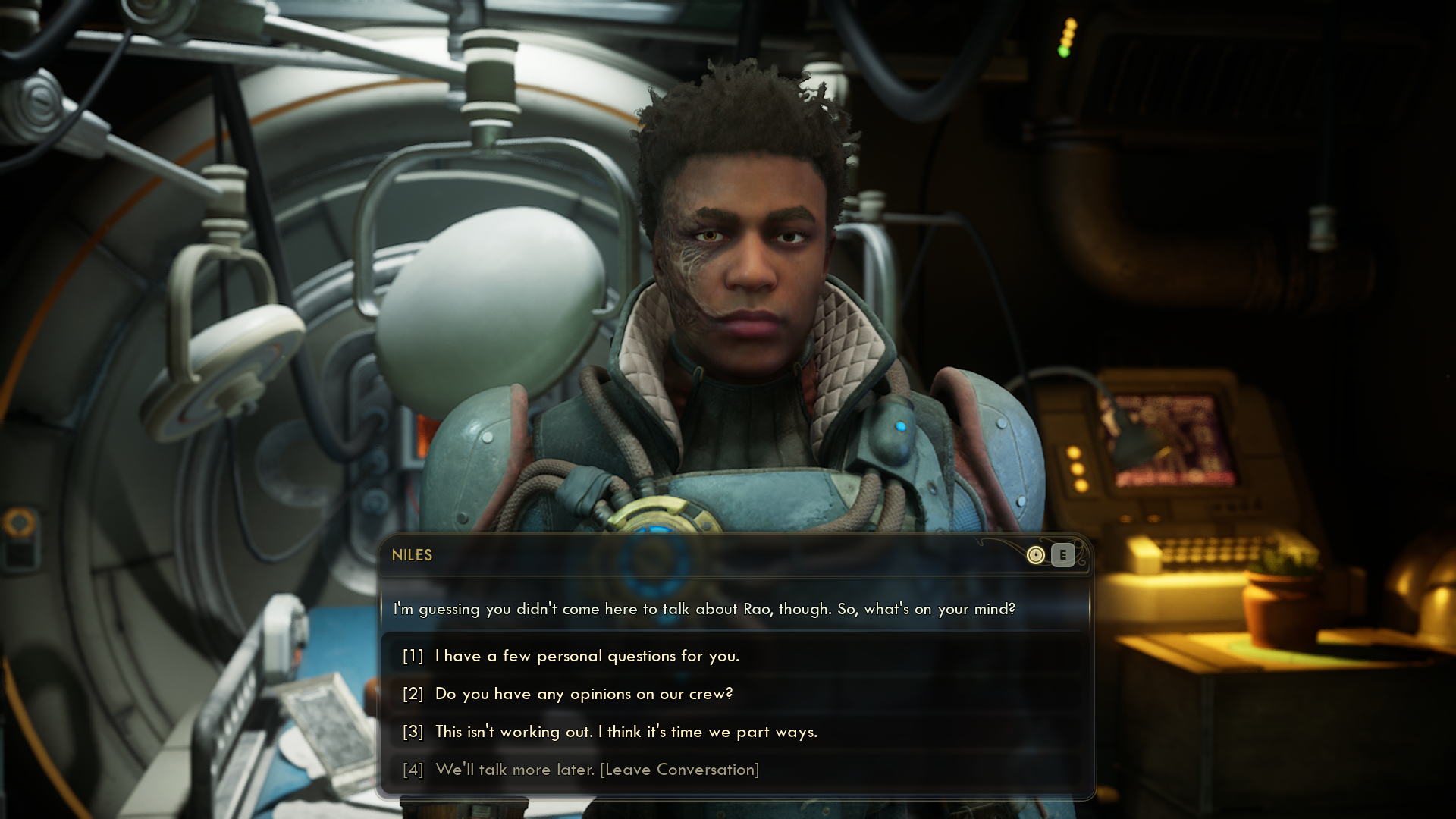Choose "I have a few personal questions" reply

pos(586,656)
